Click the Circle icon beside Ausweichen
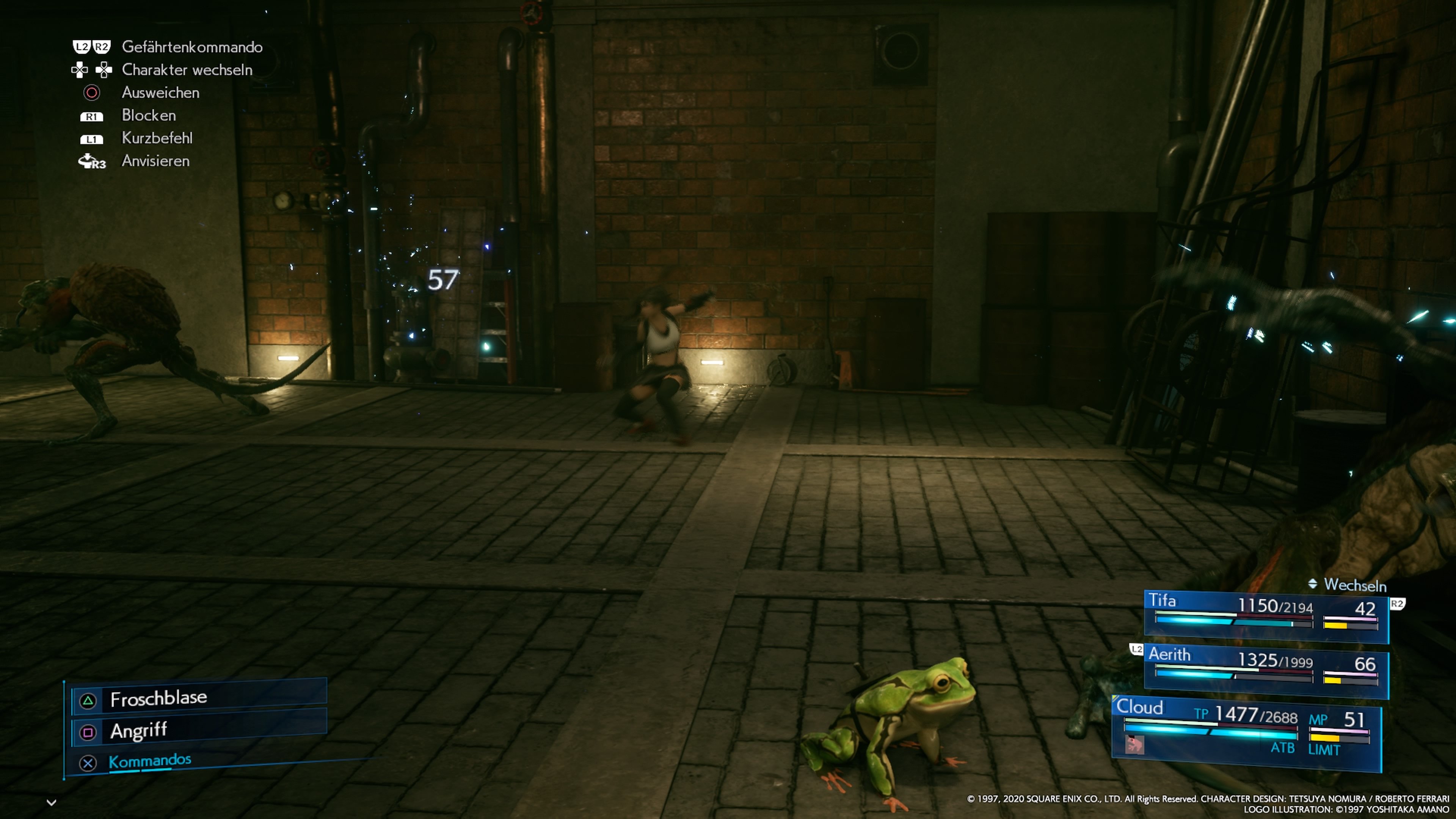The width and height of the screenshot is (1456, 819). click(91, 93)
